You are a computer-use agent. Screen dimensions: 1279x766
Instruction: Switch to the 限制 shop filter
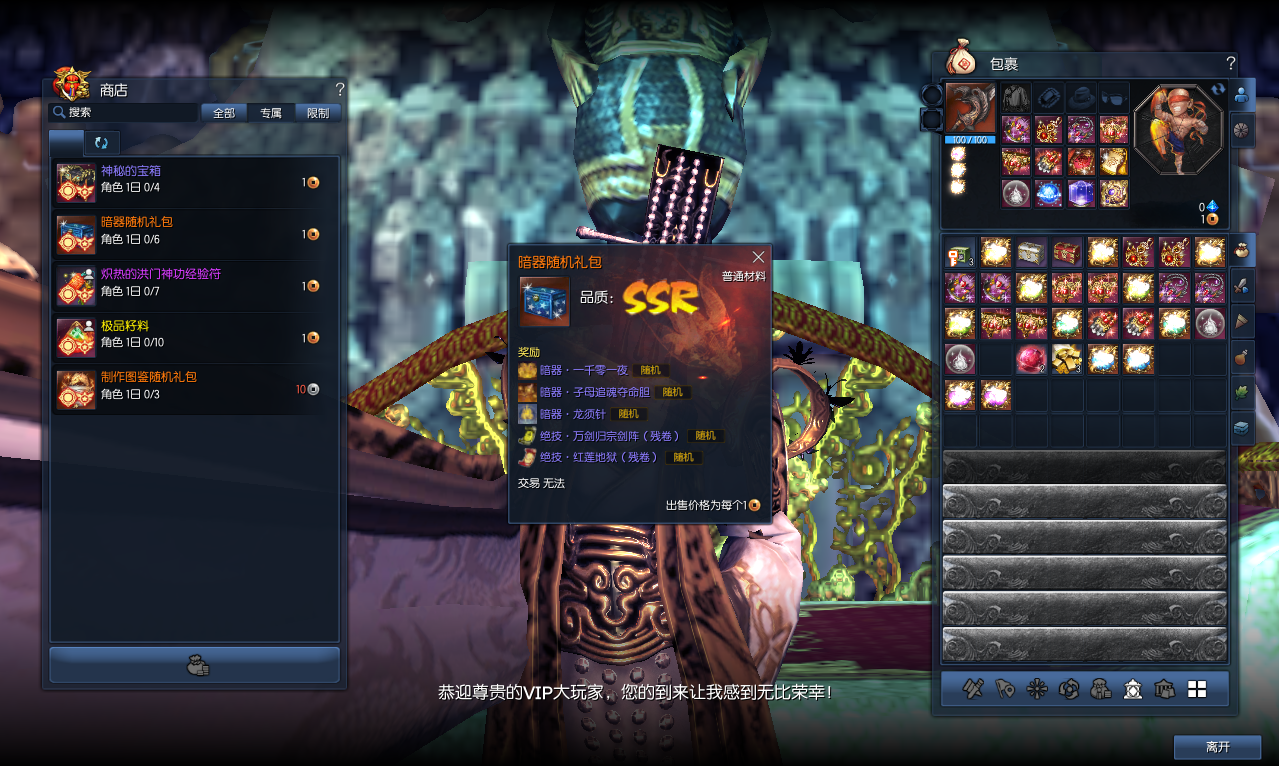[x=318, y=113]
